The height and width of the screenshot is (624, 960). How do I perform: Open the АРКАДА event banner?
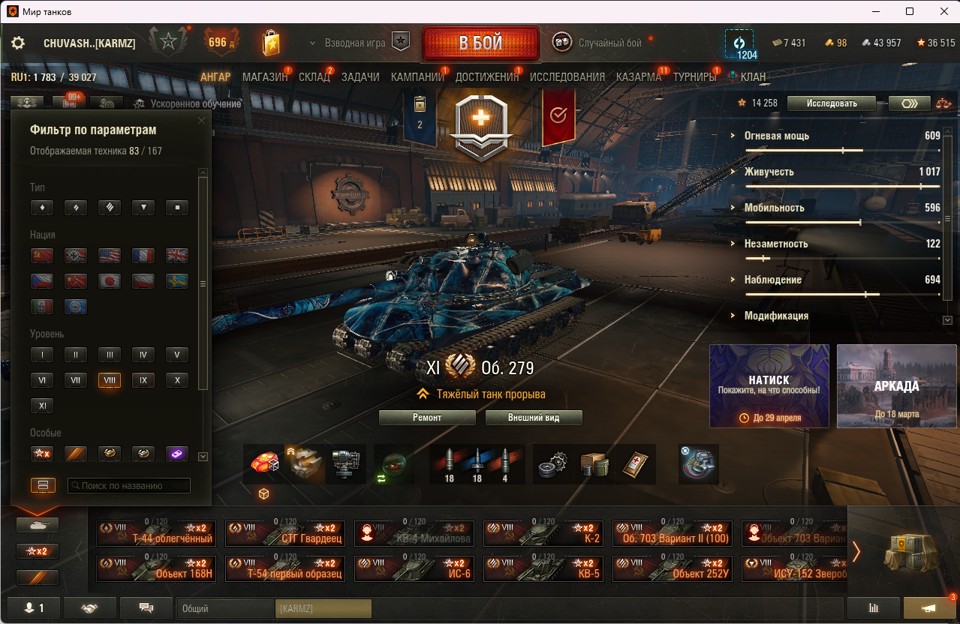point(896,386)
